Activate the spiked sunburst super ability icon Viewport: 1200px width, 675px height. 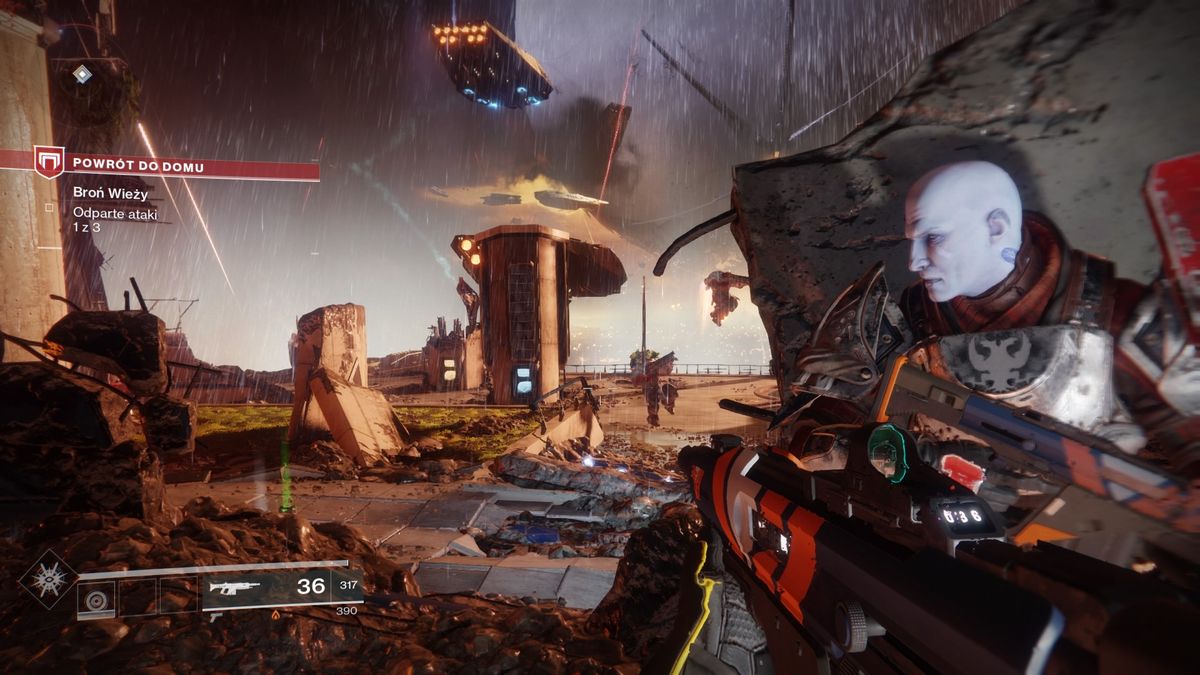[x=48, y=579]
